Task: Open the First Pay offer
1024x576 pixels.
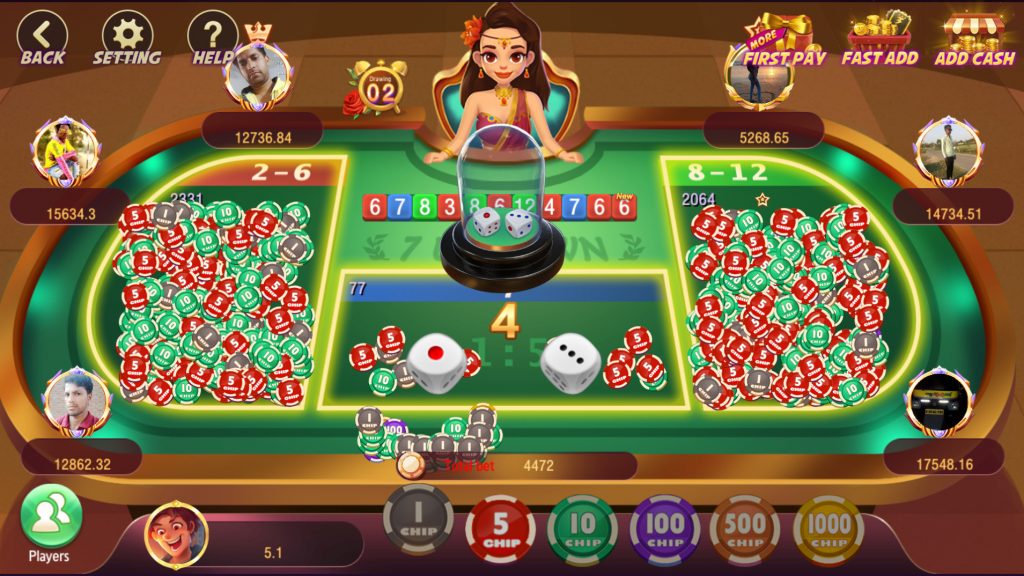Action: point(784,40)
